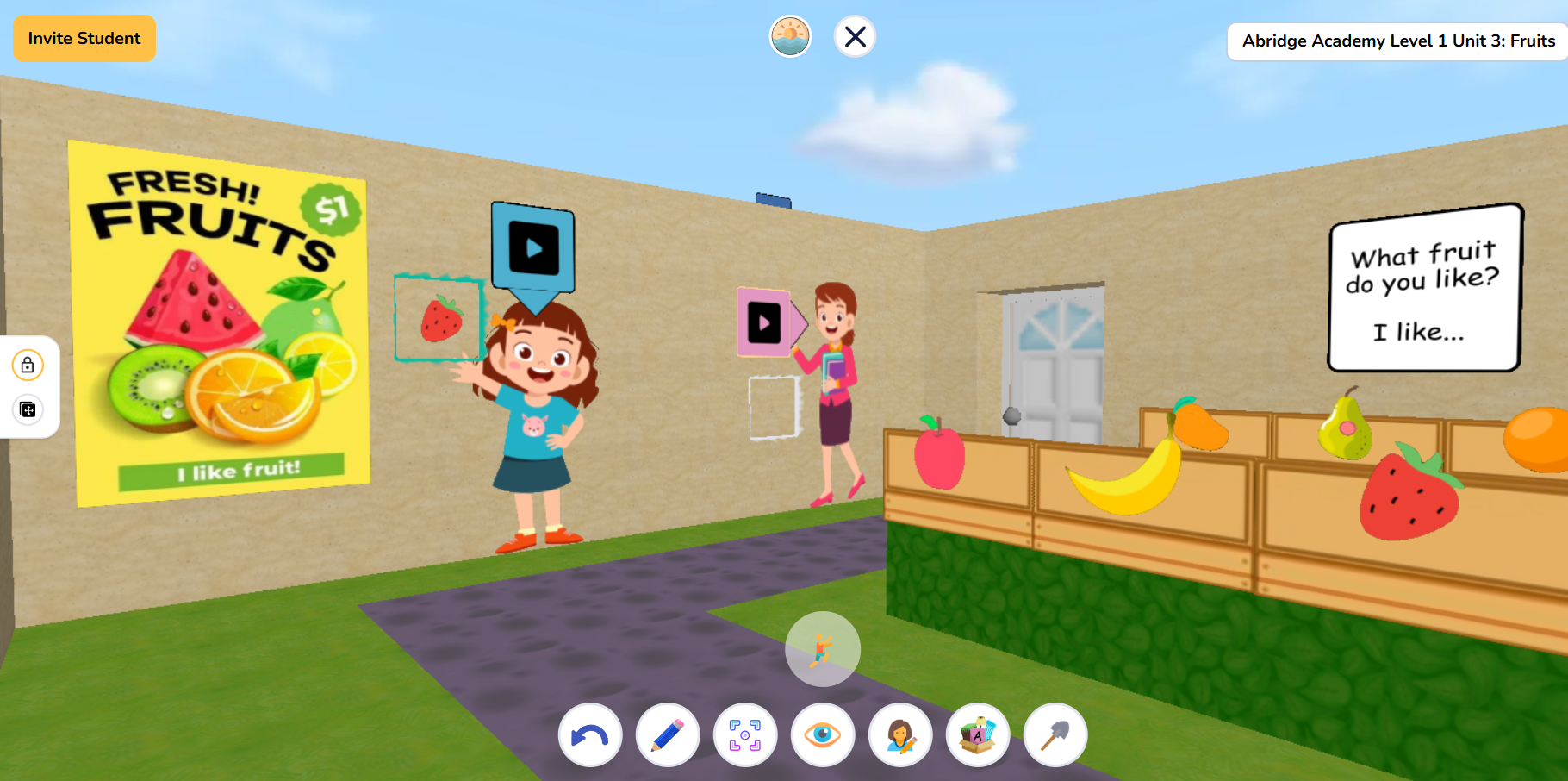Screen dimensions: 1568x781
Task: Open the asset box library icon
Action: (x=978, y=735)
